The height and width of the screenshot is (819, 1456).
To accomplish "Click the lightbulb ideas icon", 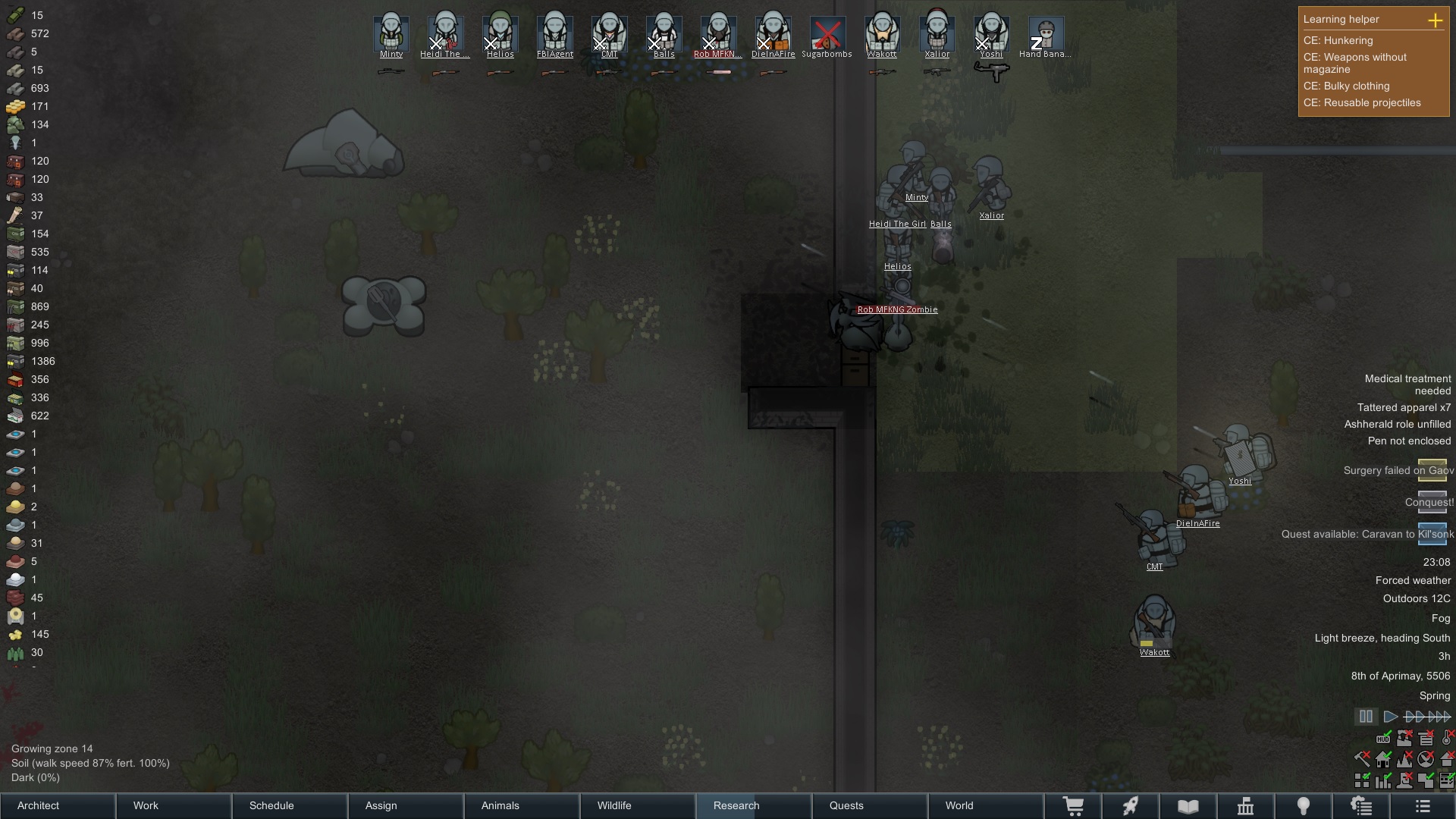I will (x=1303, y=805).
